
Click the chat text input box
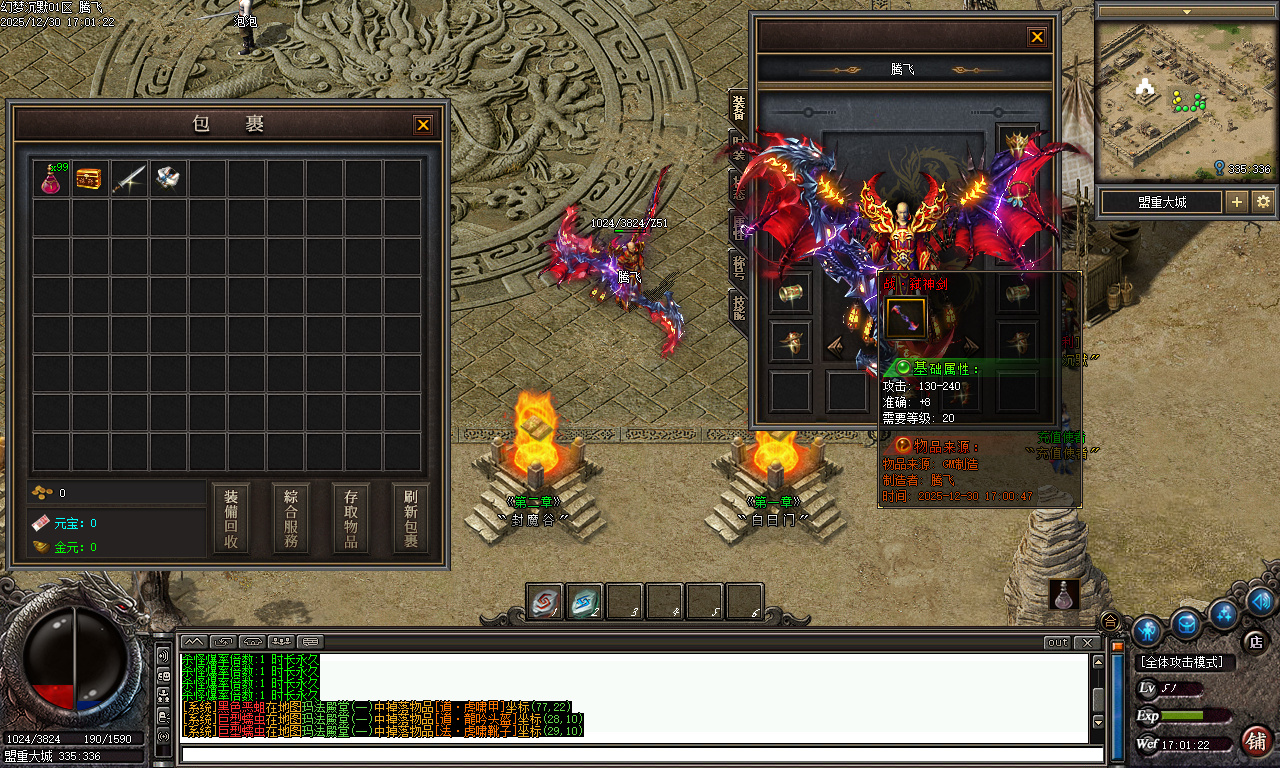[x=640, y=754]
